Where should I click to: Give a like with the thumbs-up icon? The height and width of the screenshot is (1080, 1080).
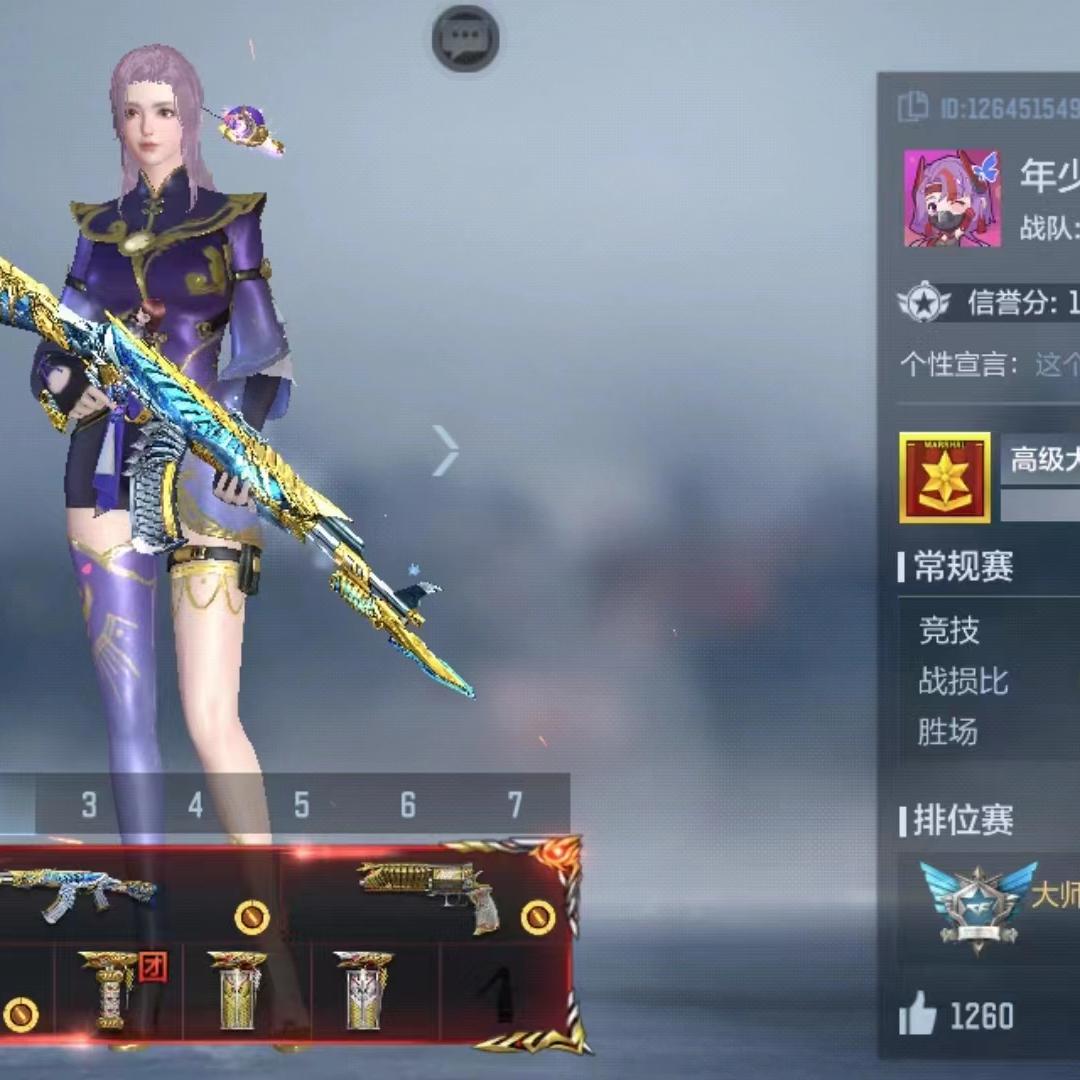point(918,1017)
